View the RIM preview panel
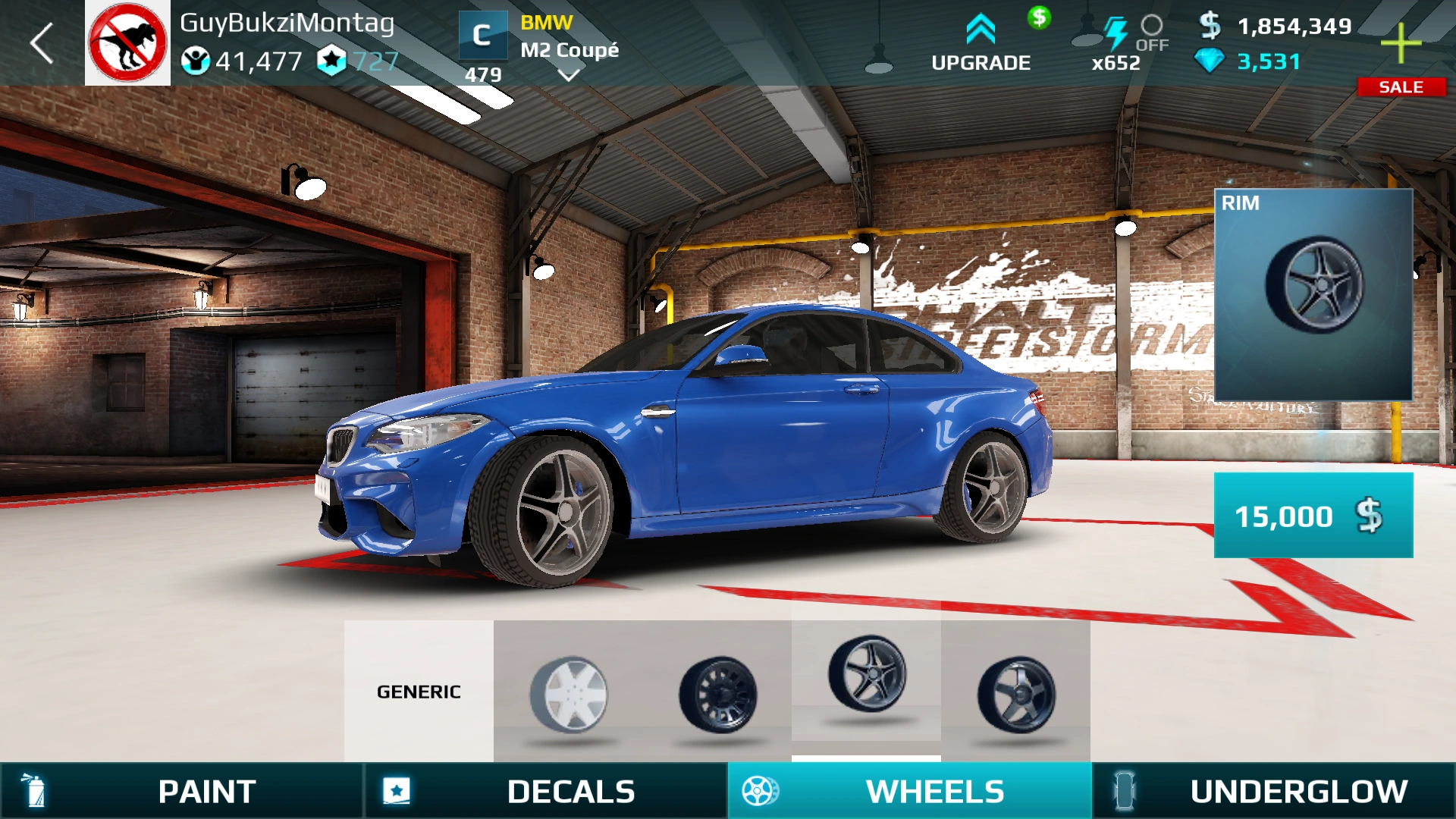This screenshot has height=819, width=1456. [1313, 294]
